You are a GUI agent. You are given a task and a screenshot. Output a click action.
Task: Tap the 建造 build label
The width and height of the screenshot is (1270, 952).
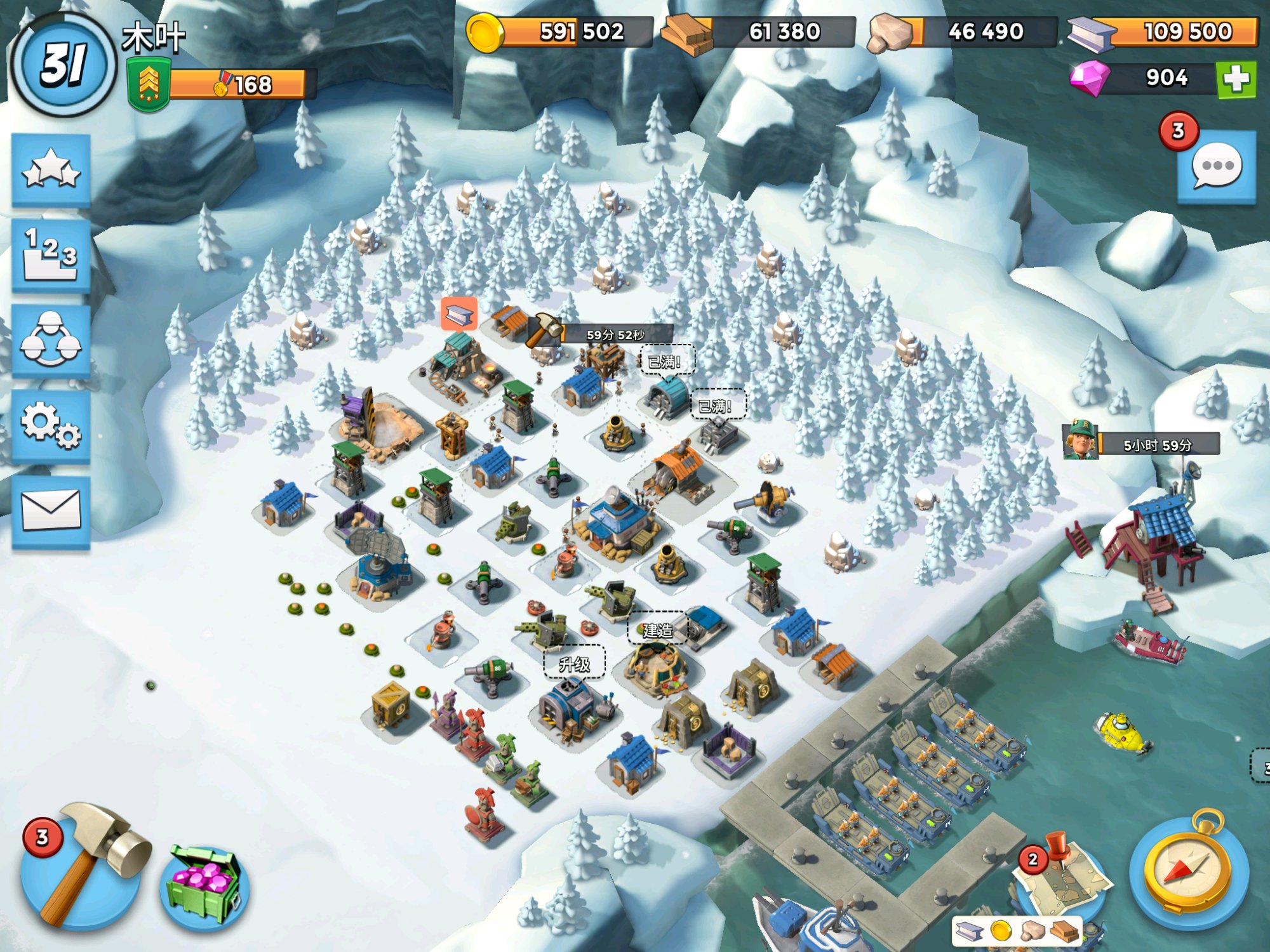(657, 630)
